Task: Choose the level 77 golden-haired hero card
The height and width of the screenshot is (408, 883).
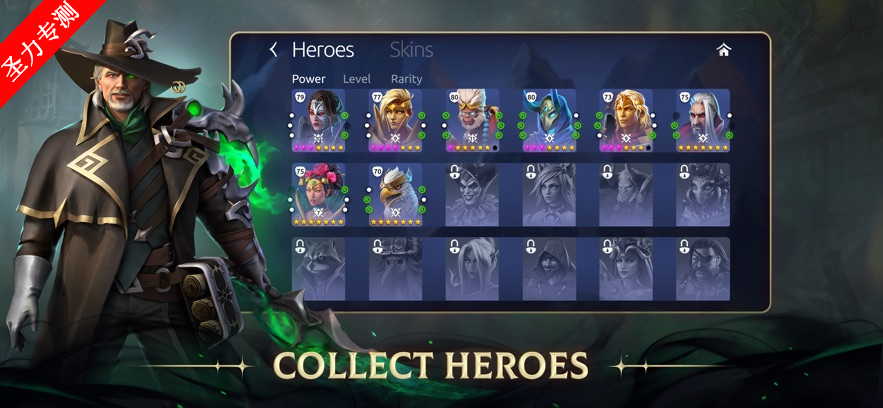Action: (396, 120)
